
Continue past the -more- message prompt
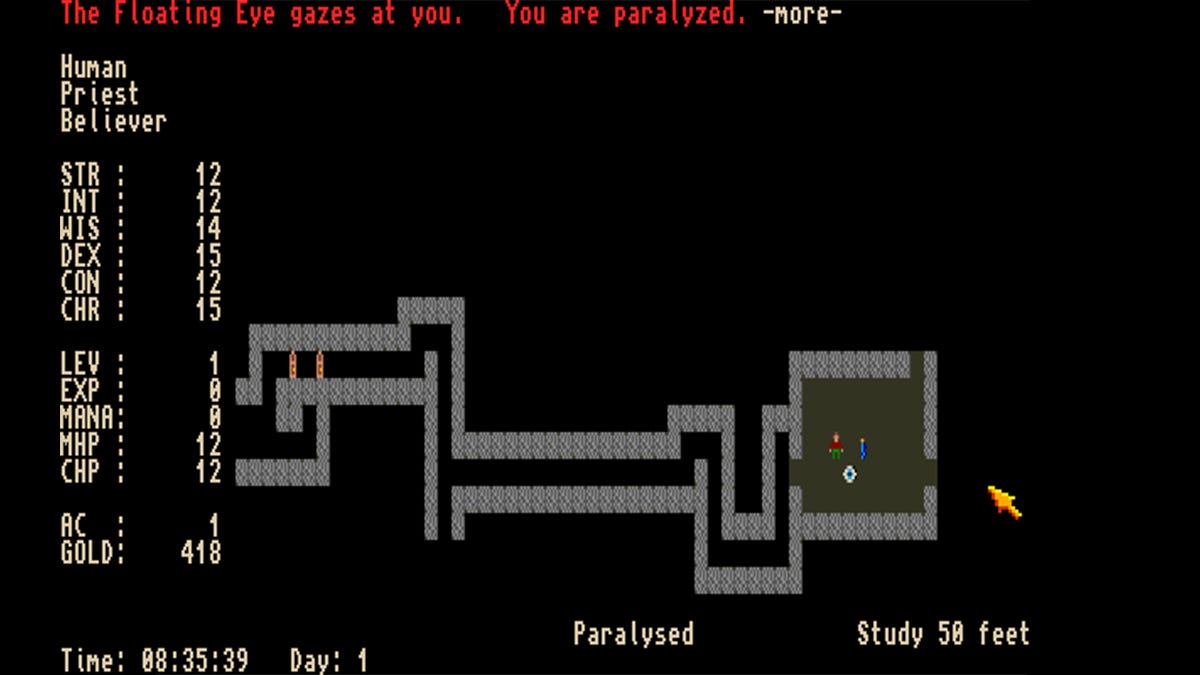point(802,14)
